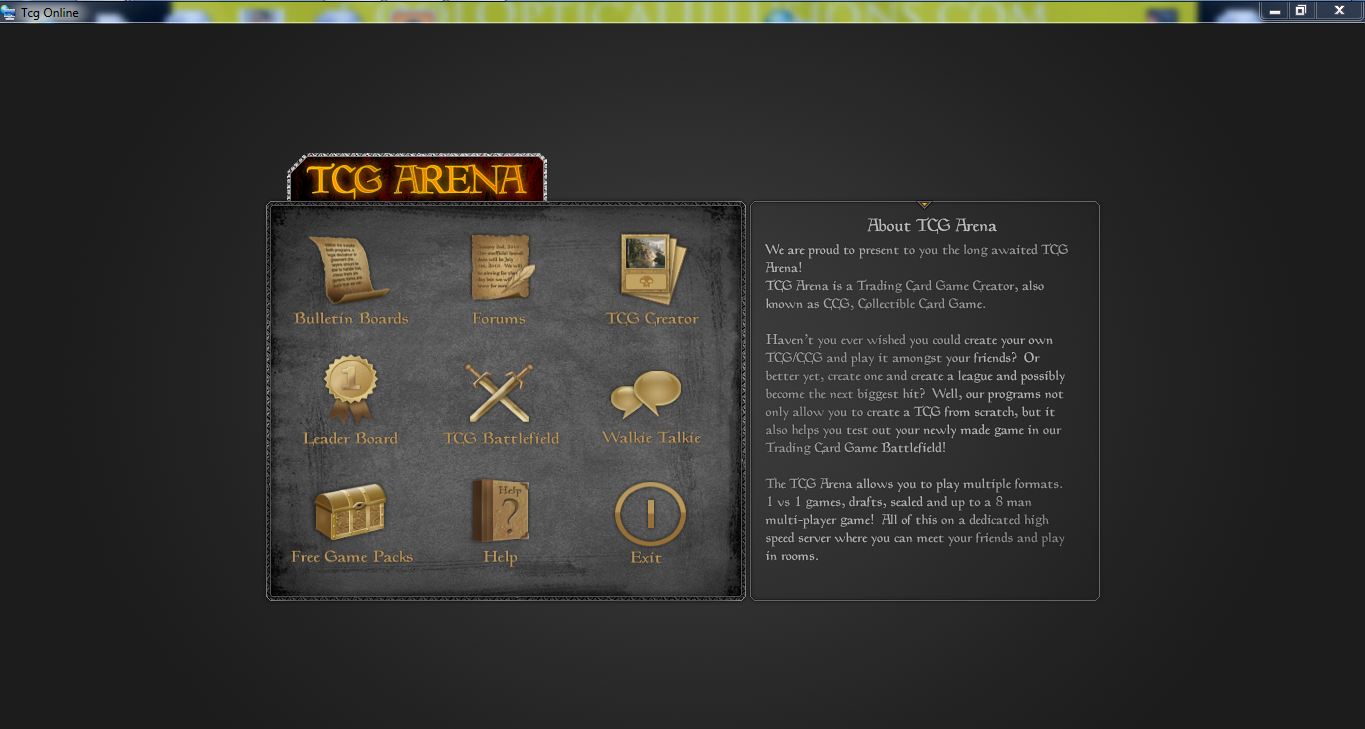Launch the TCG Creator

[x=652, y=268]
